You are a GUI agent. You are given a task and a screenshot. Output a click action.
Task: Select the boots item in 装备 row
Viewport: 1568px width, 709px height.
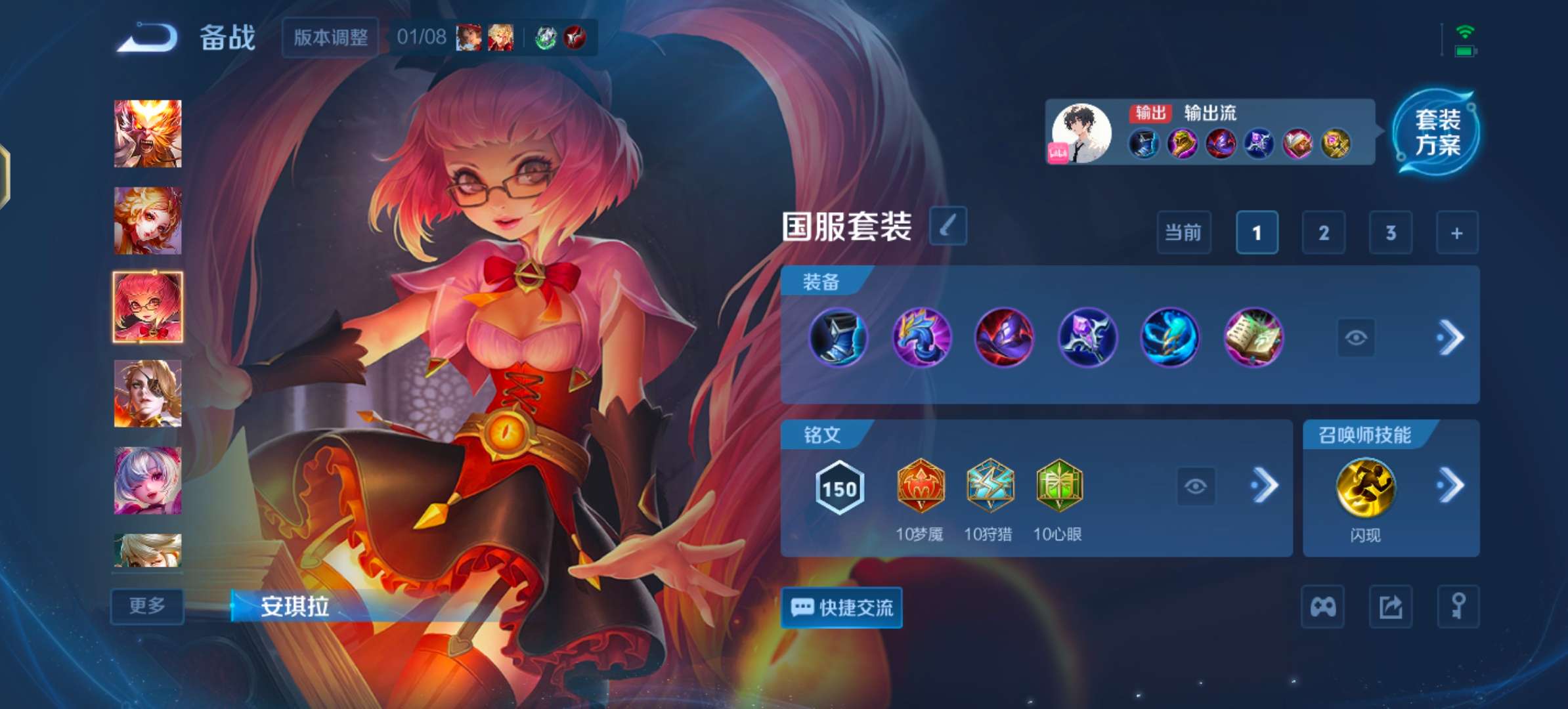838,336
